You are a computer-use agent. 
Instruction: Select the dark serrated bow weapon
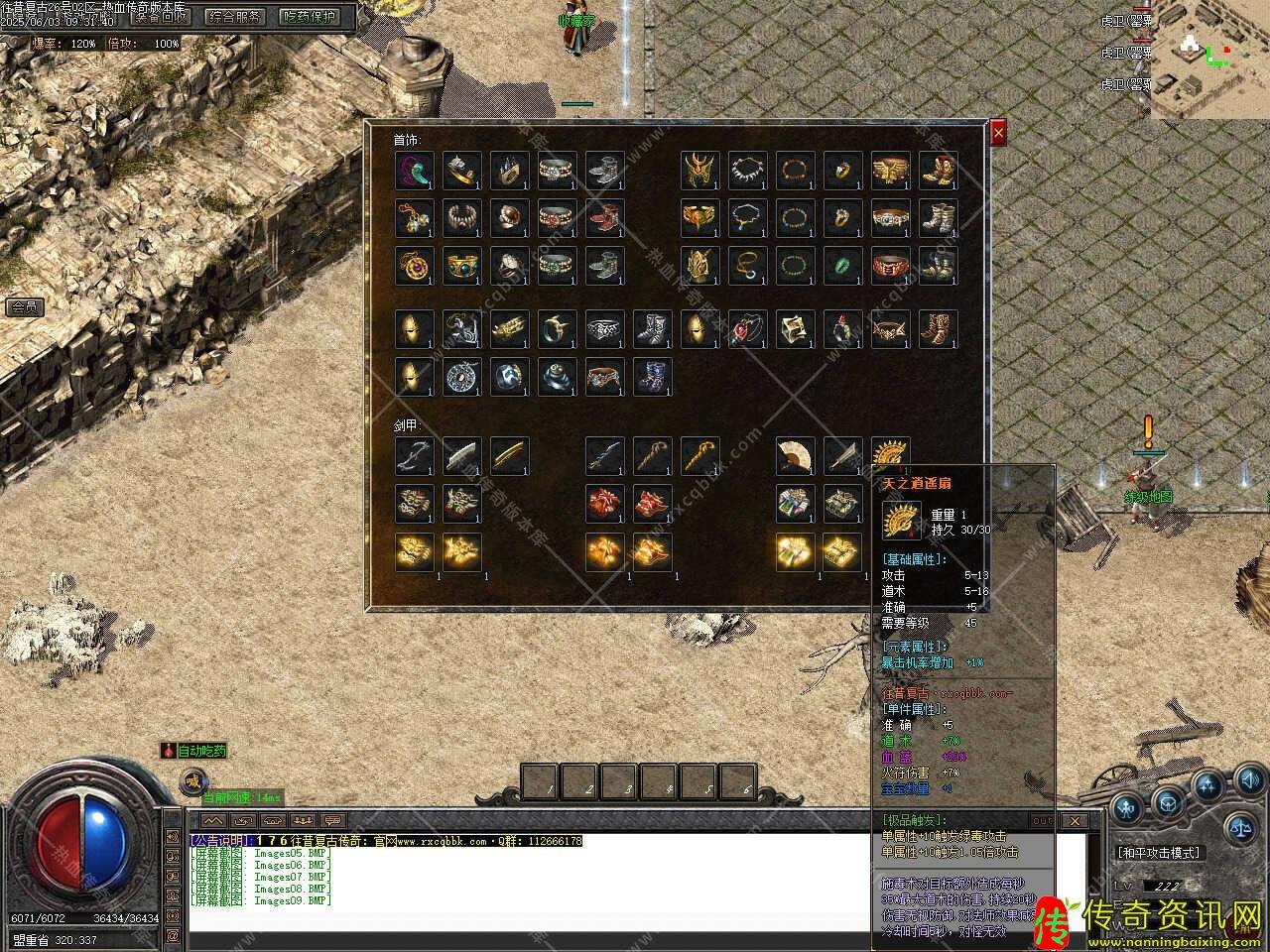(x=415, y=456)
